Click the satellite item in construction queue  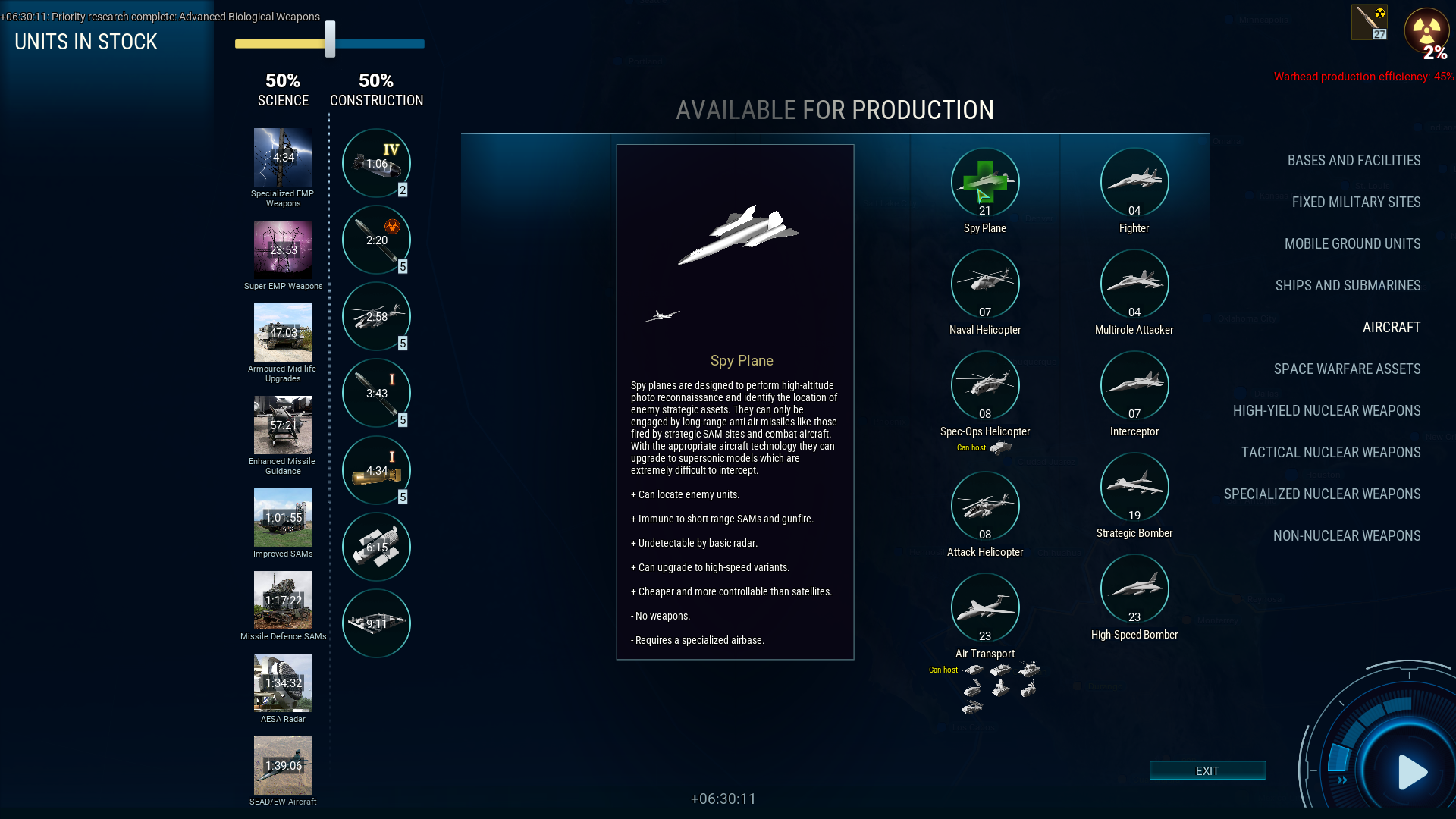tap(376, 548)
